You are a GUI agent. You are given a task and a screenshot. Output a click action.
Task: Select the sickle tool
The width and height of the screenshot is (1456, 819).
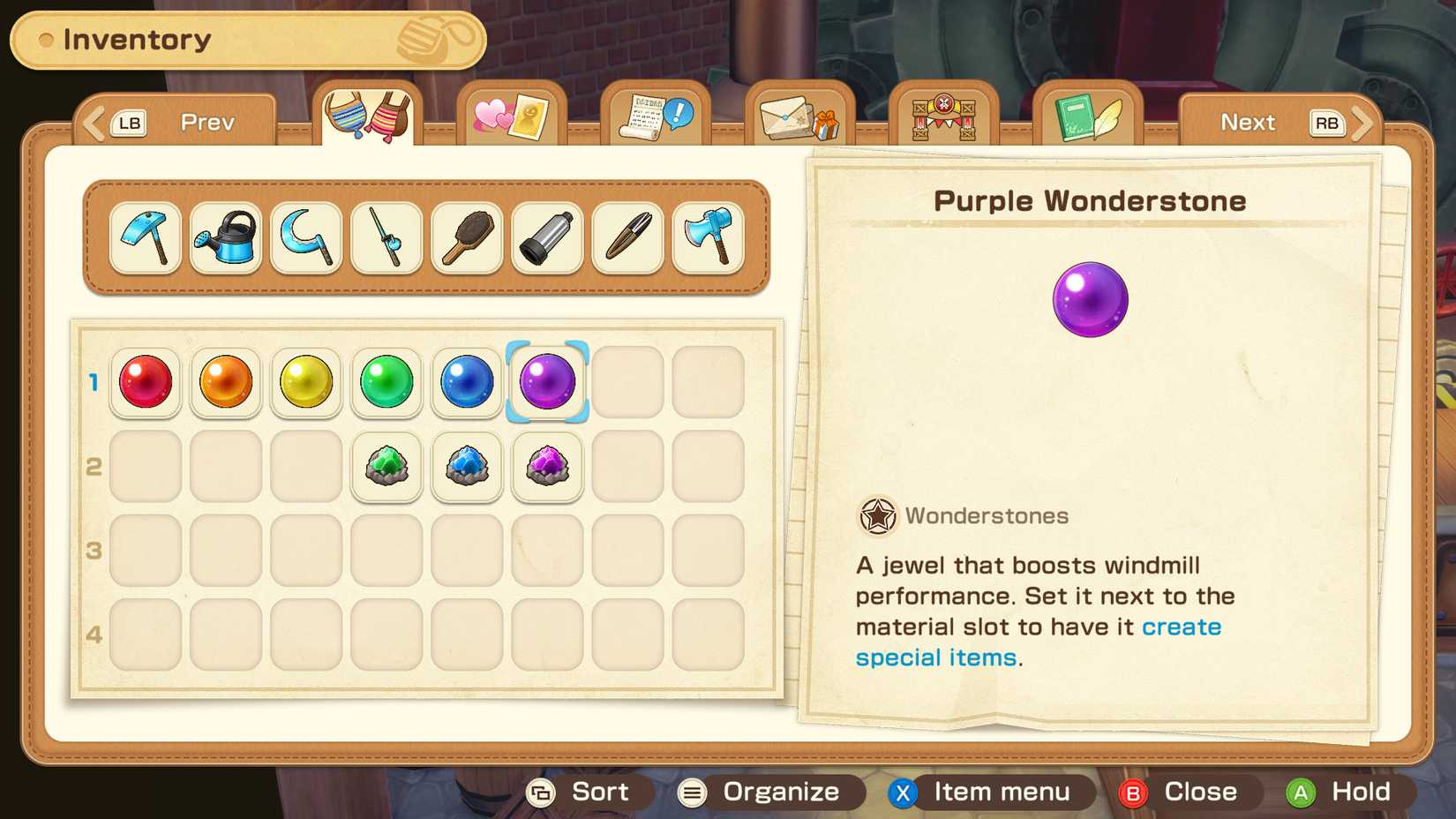coord(305,238)
